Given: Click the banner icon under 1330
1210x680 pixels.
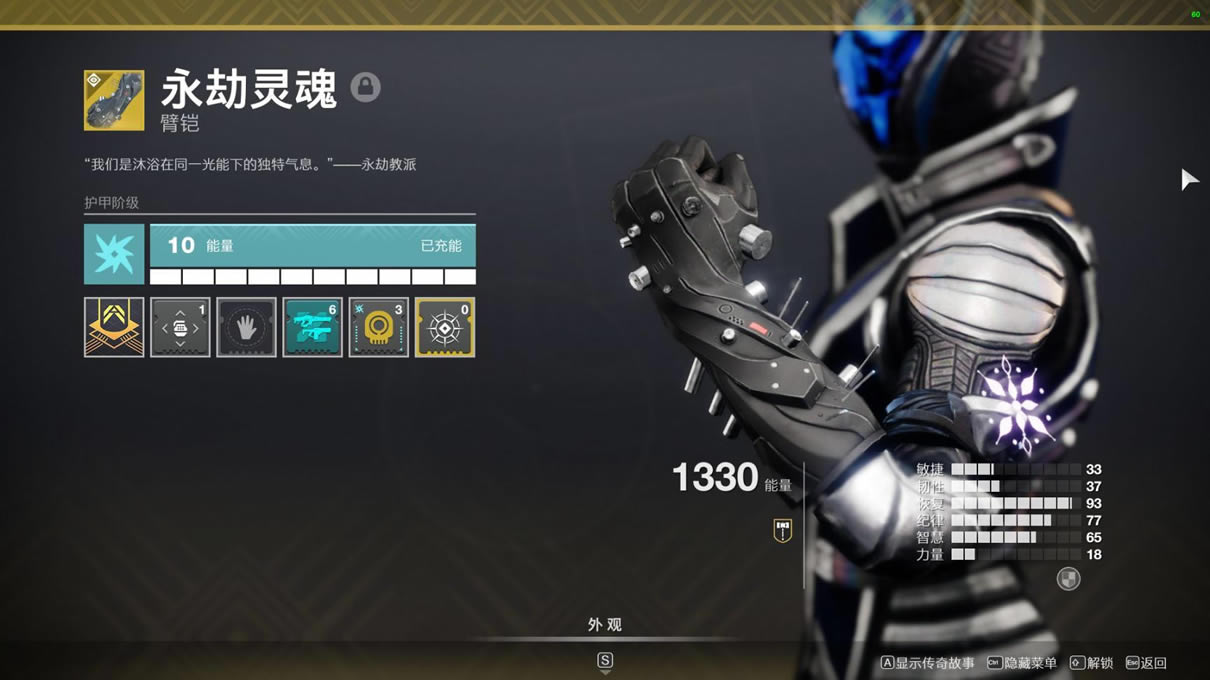Looking at the screenshot, I should pos(783,531).
